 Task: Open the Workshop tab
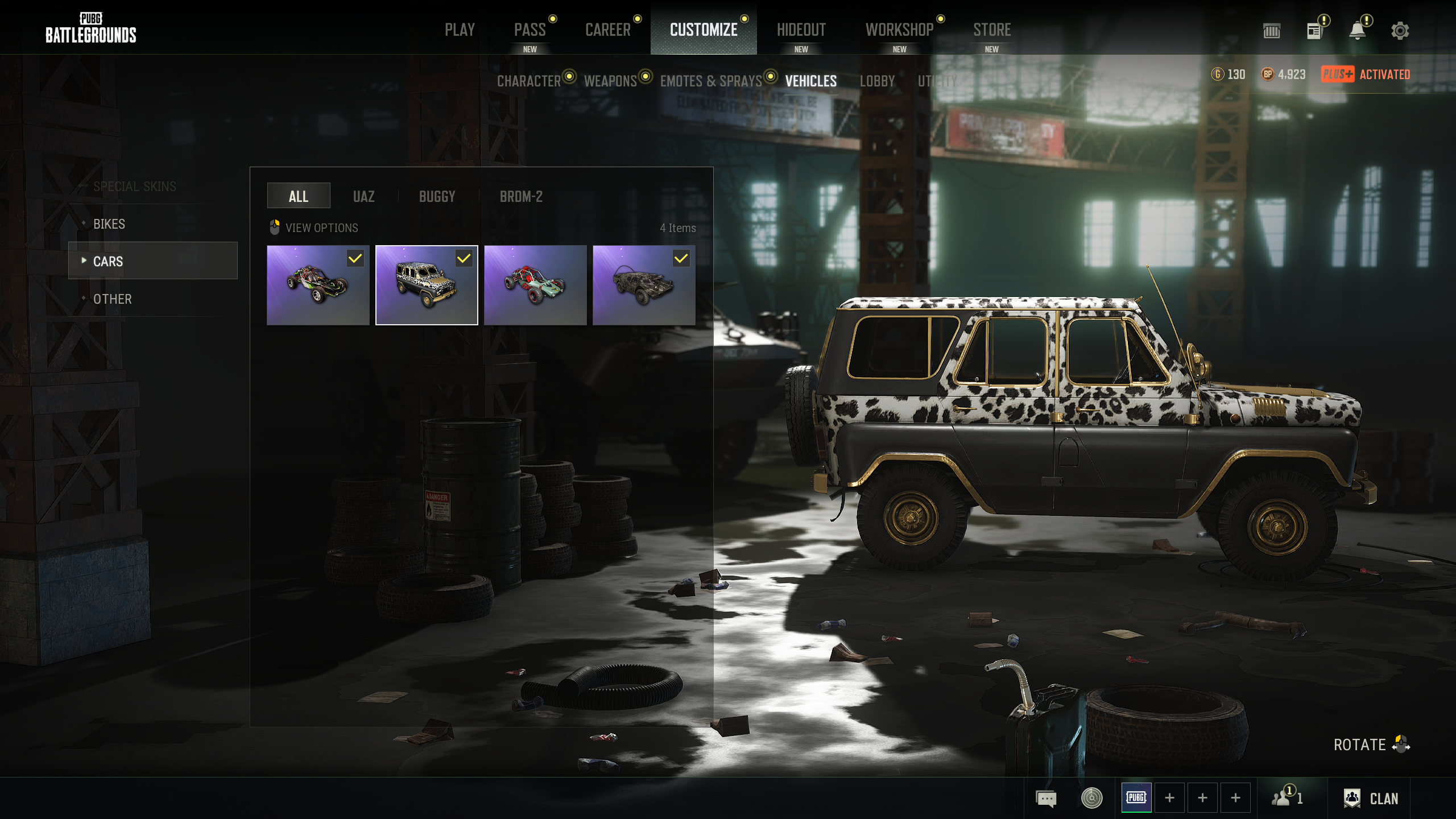(x=899, y=30)
